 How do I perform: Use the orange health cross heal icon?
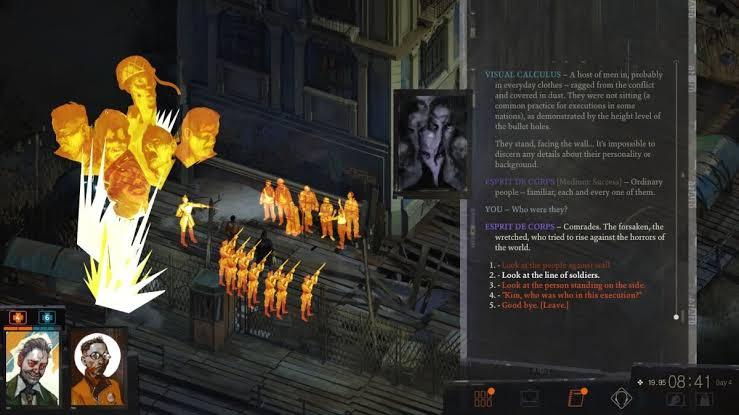point(17,318)
